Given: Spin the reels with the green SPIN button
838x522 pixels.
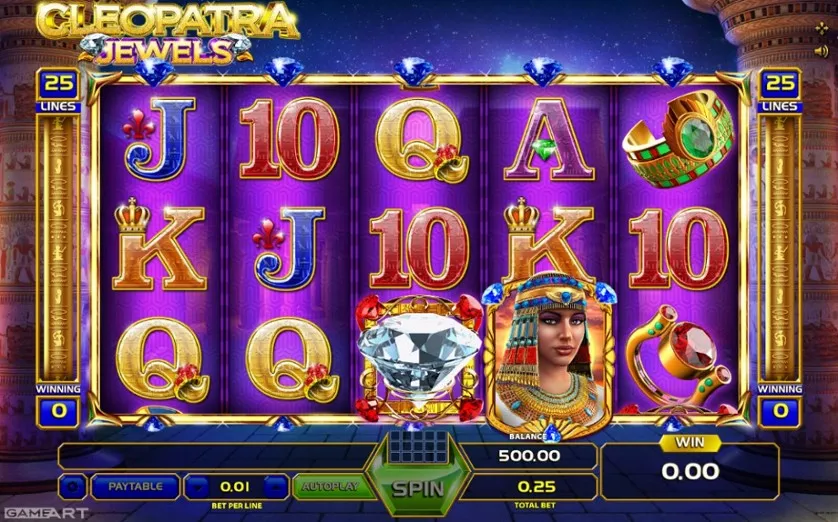Looking at the screenshot, I should [416, 489].
